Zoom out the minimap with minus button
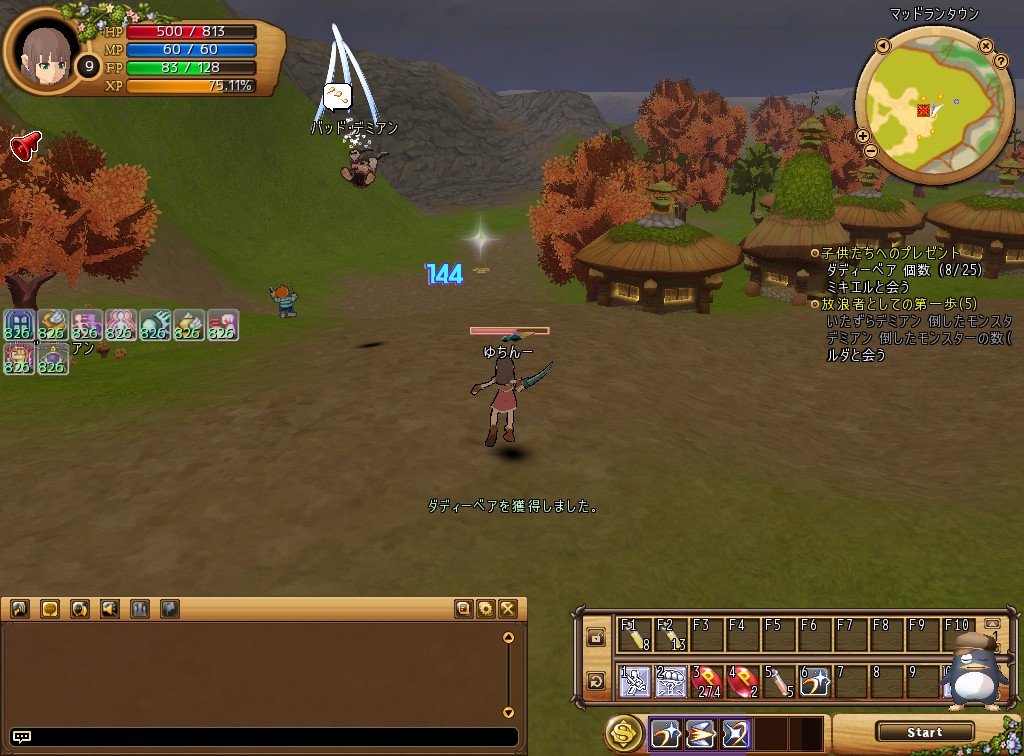Viewport: 1024px width, 756px height. click(x=870, y=151)
